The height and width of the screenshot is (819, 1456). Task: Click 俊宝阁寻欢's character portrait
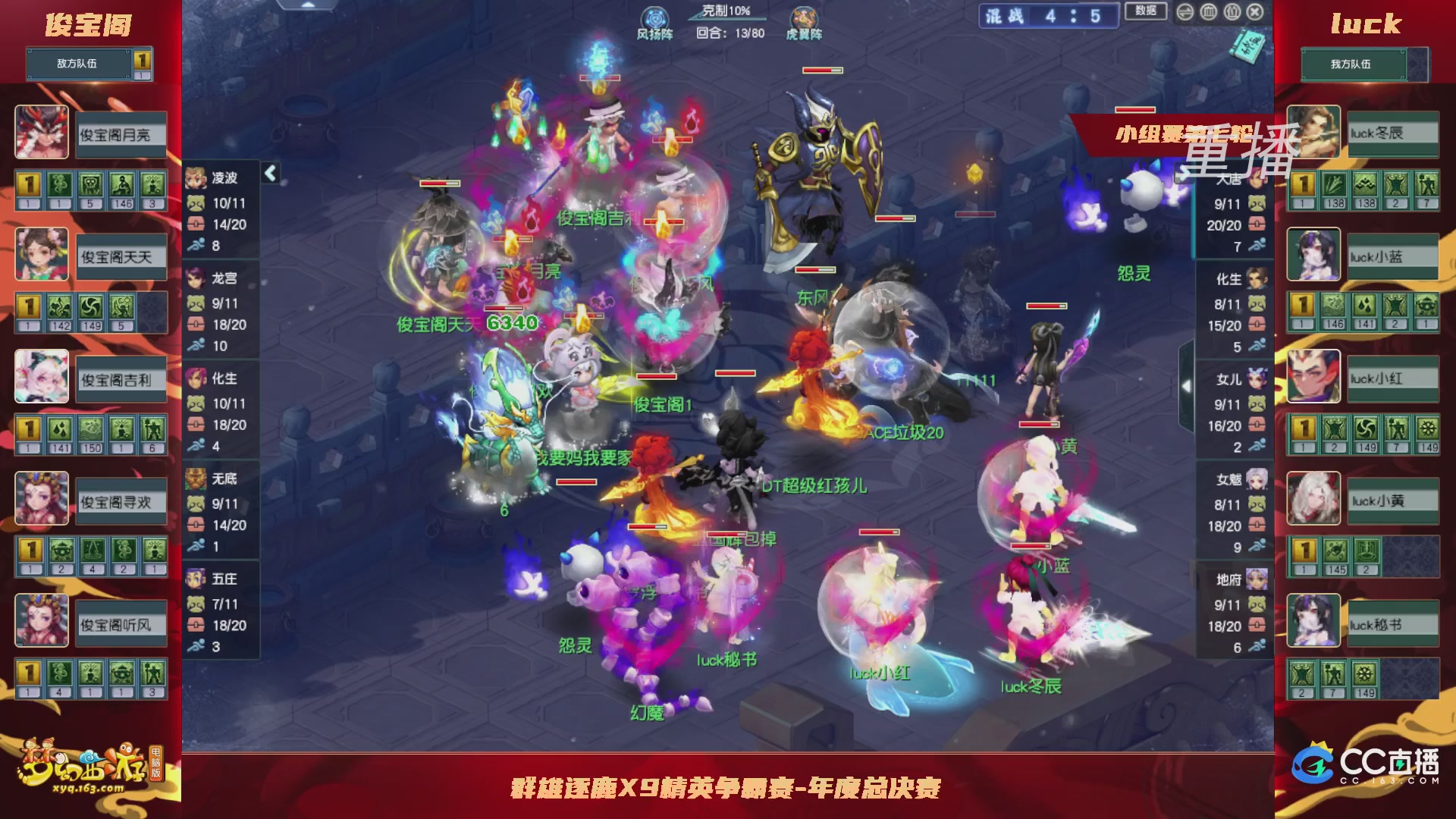point(42,499)
